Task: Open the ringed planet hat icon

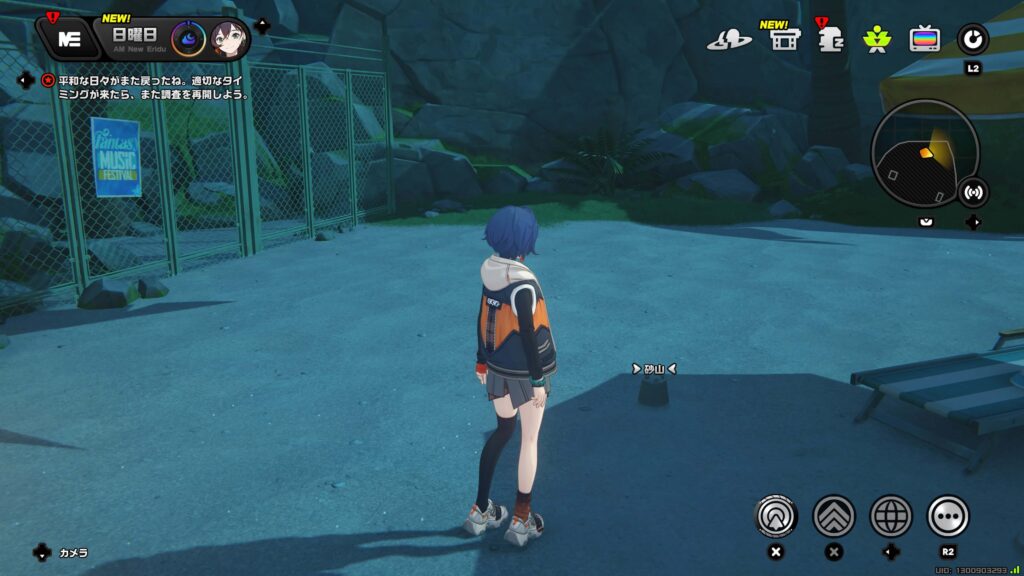Action: coord(730,40)
